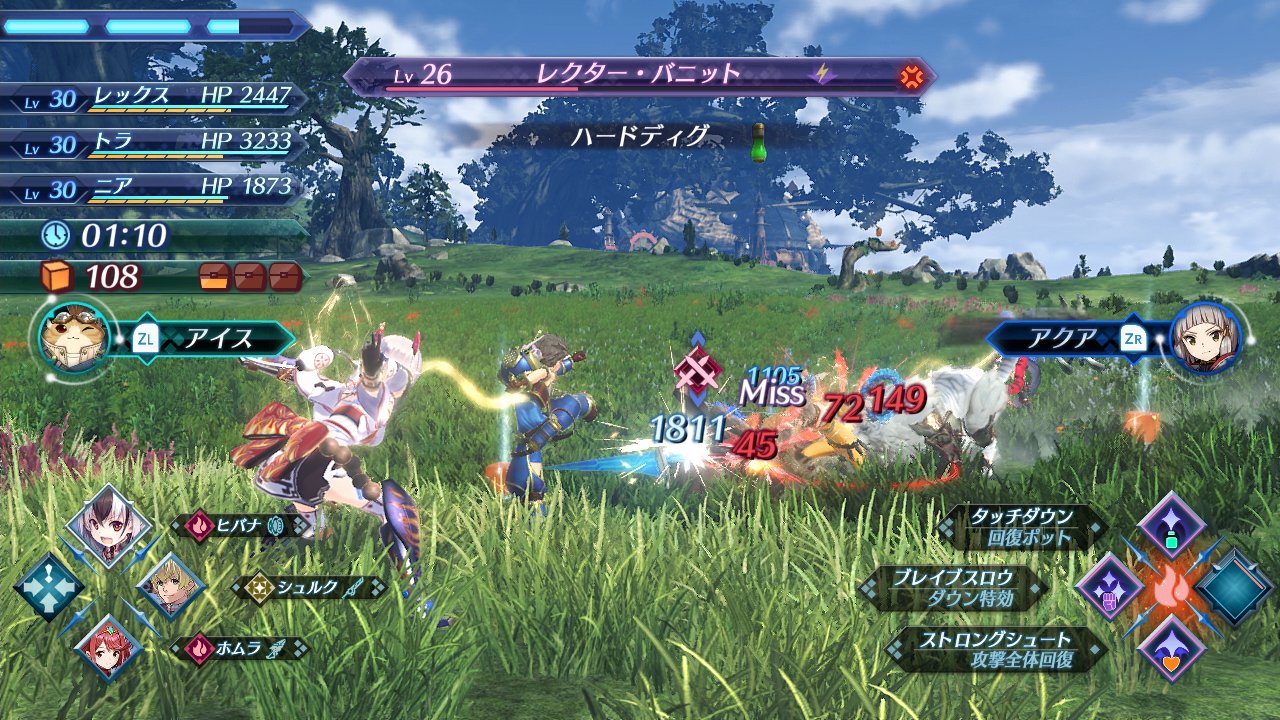This screenshot has width=1280, height=720.
Task: Switch to the Homura blade portrait
Action: pos(108,647)
